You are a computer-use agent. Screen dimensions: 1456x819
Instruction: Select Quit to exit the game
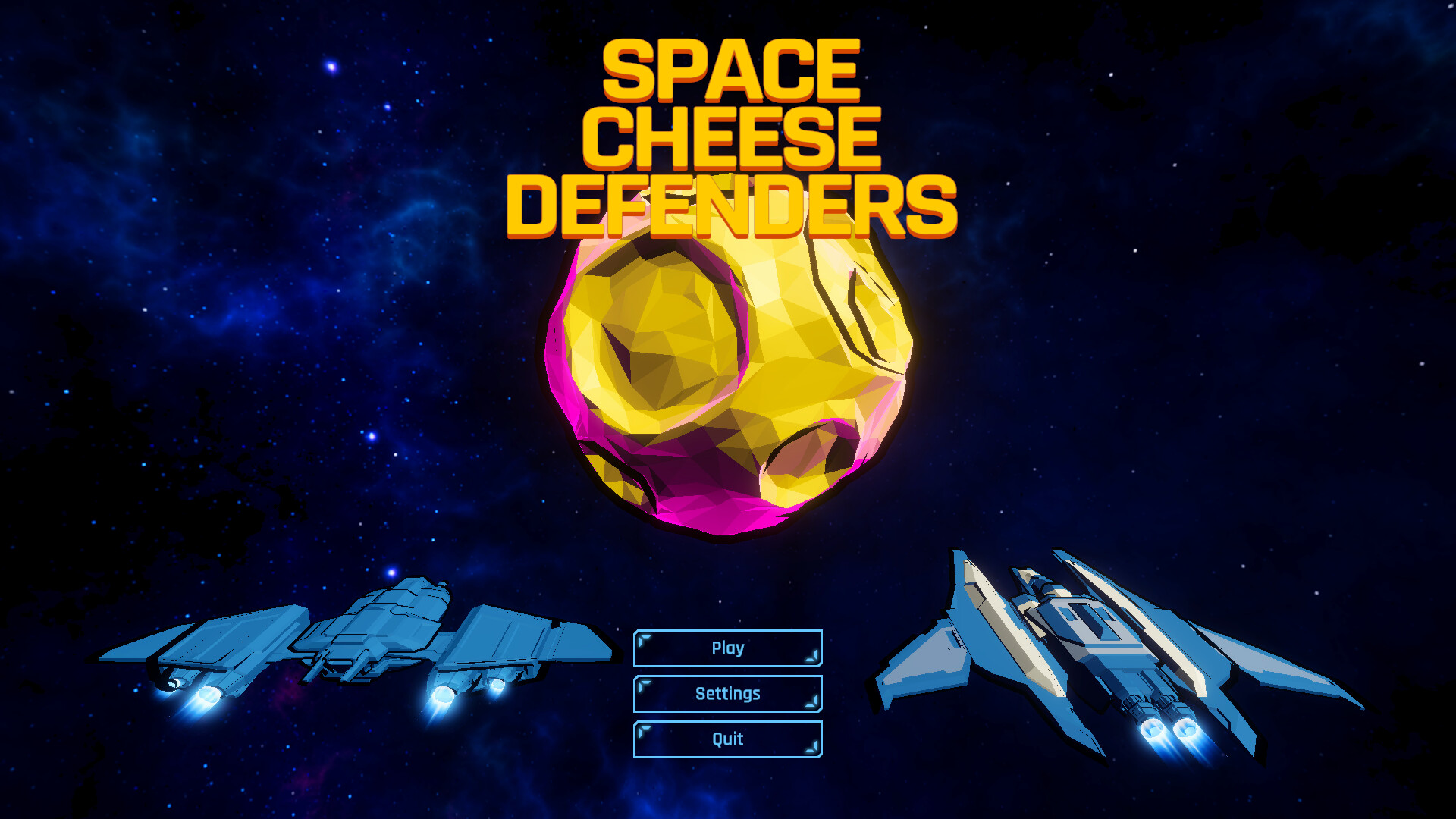(x=727, y=739)
